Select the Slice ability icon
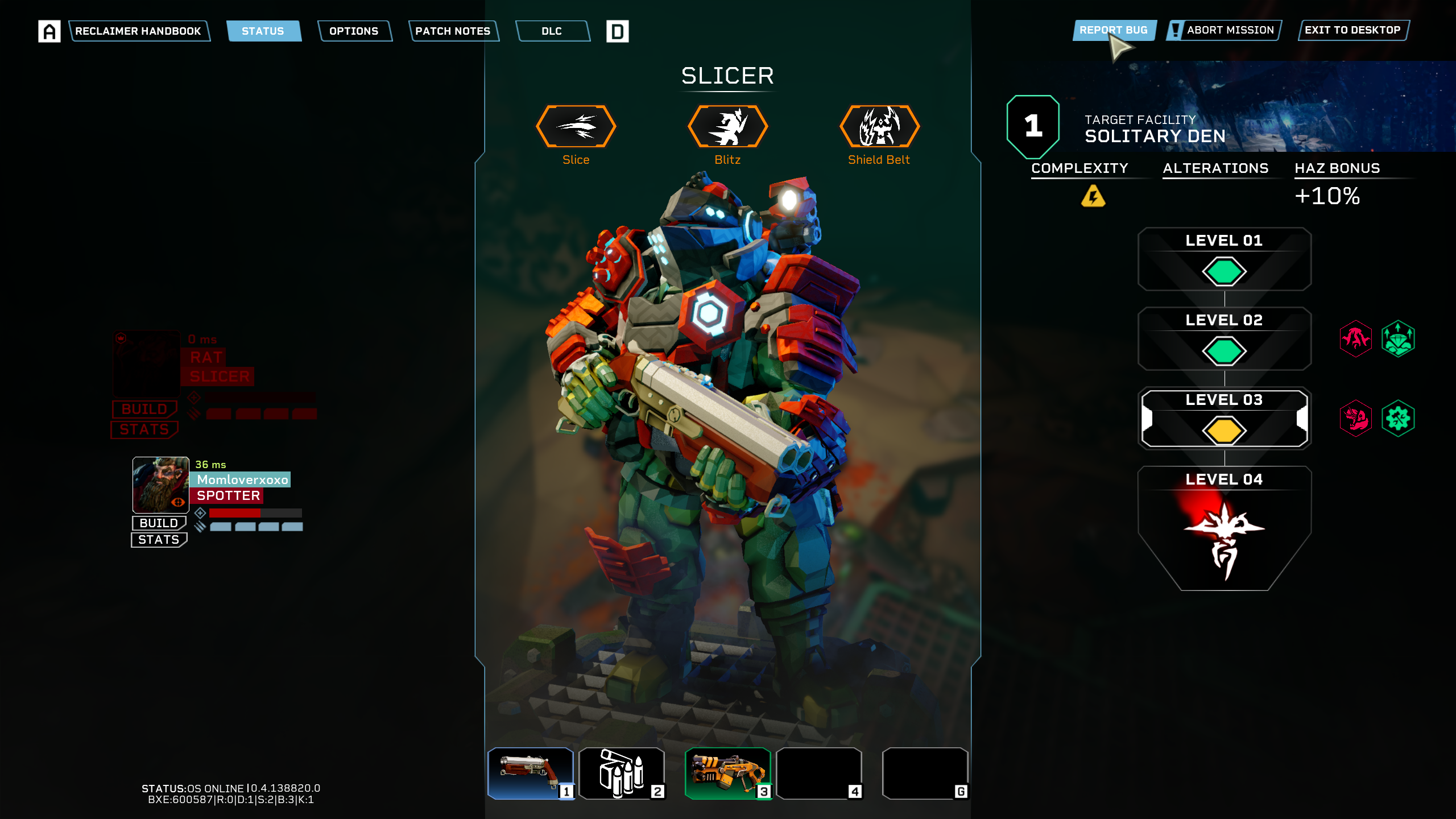Screen dimensions: 1456x819 pyautogui.click(x=576, y=126)
